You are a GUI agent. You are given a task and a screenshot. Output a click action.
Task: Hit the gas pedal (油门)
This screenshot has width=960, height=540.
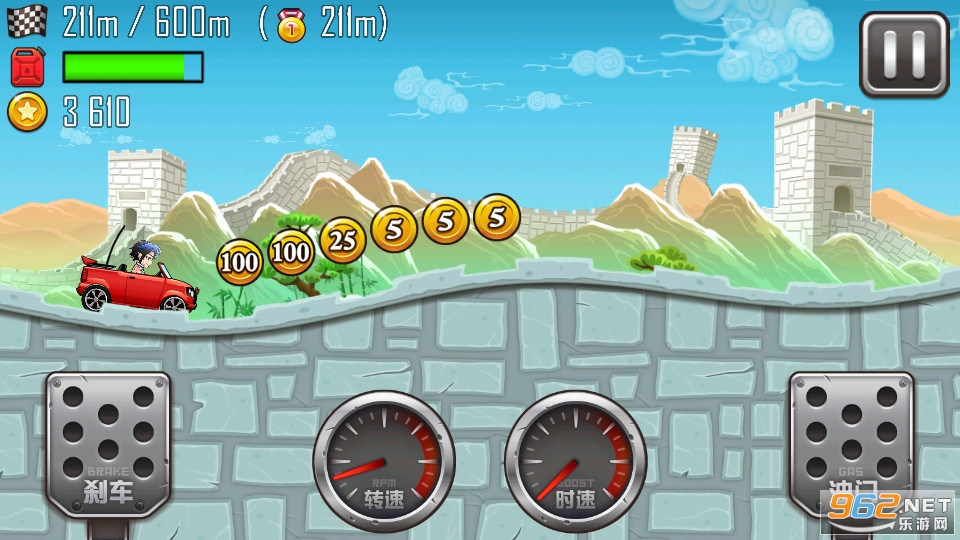(x=851, y=441)
